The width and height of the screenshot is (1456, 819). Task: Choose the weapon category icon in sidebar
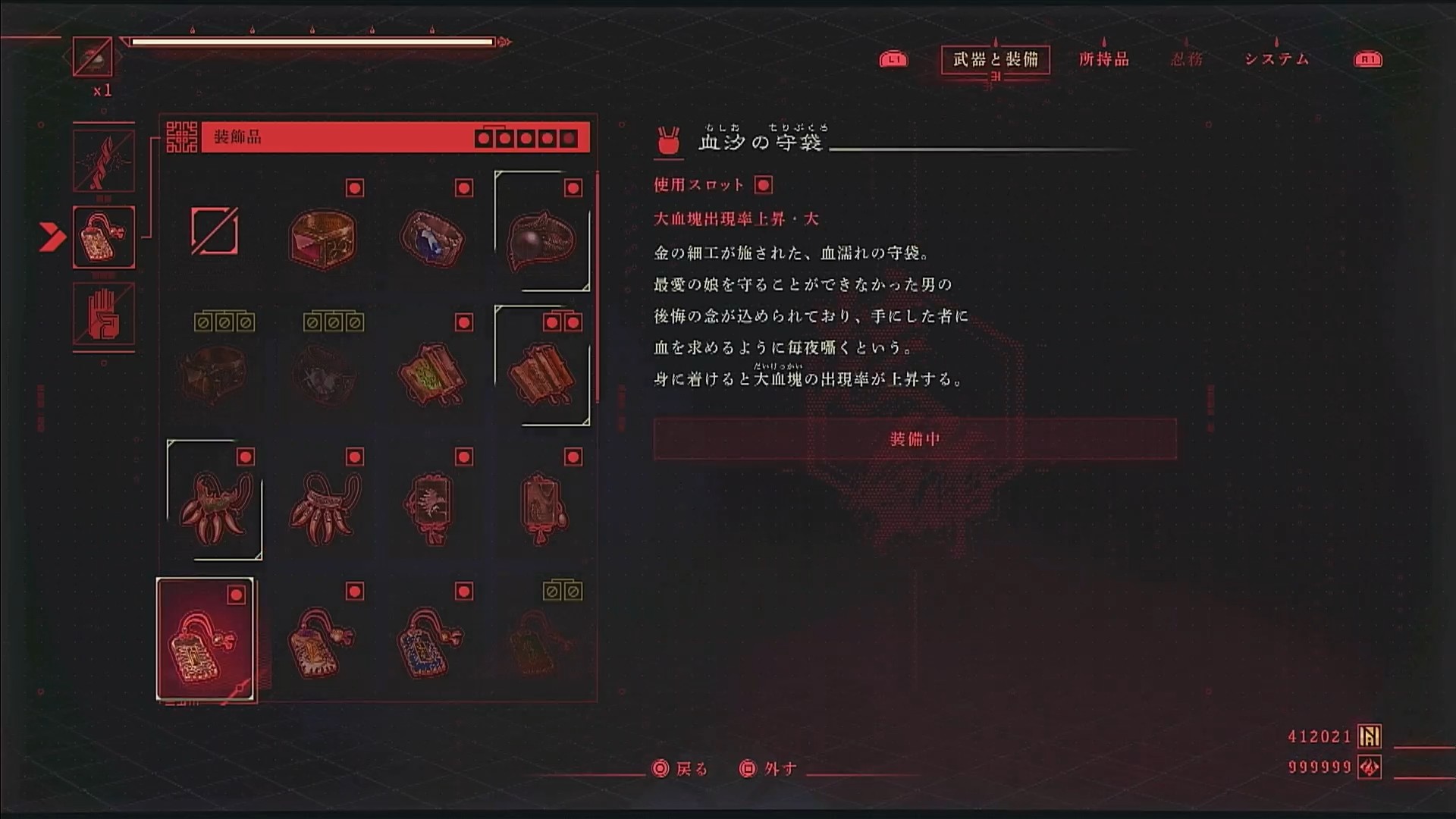coord(104,161)
